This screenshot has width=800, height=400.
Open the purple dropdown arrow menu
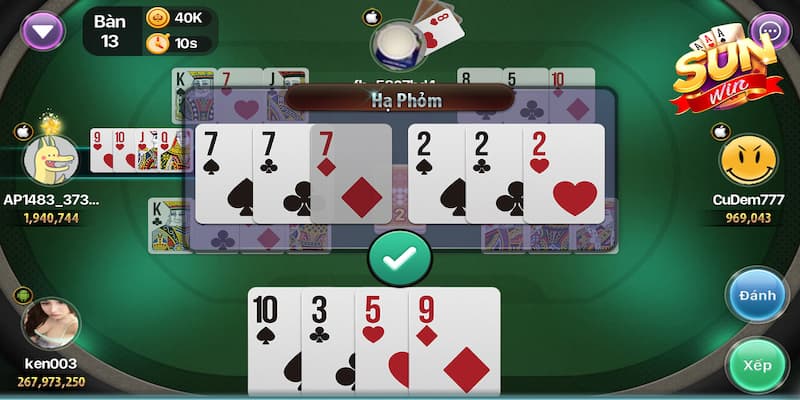[x=42, y=29]
